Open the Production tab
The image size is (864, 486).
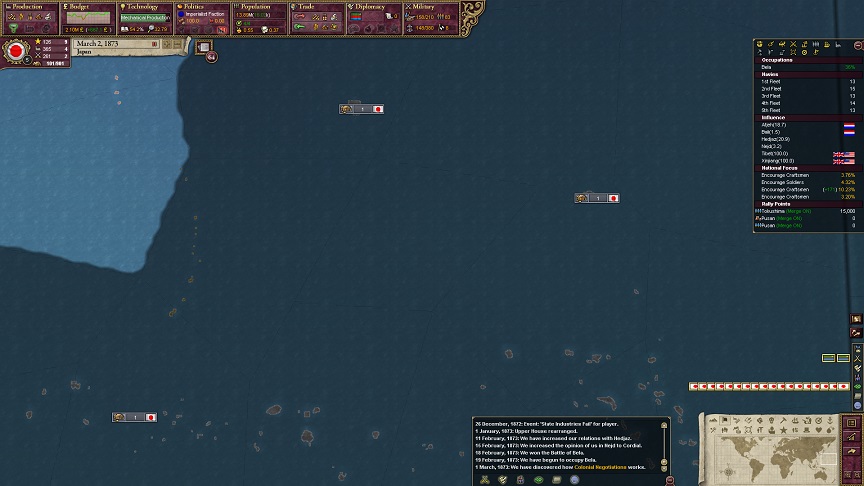pyautogui.click(x=30, y=7)
